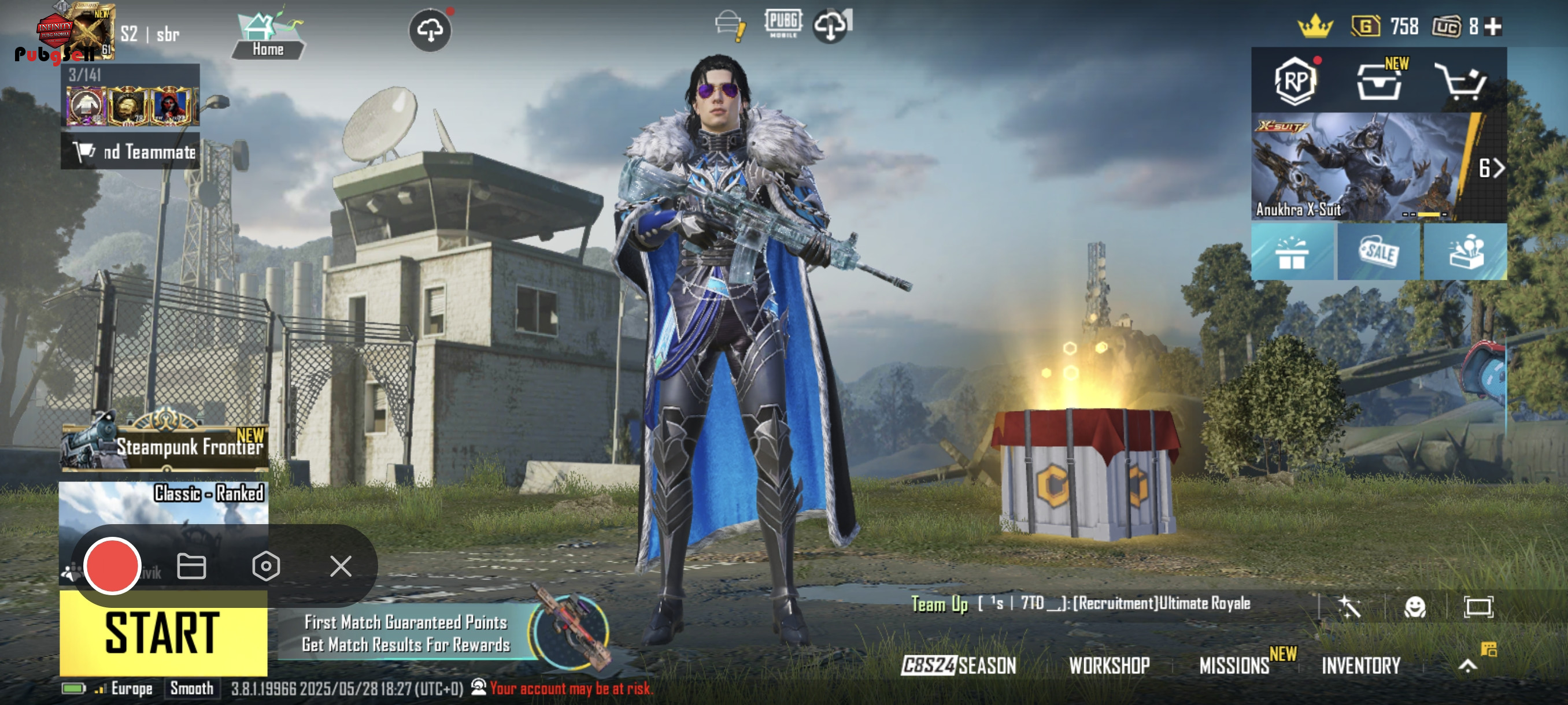Open the Inventory
The image size is (1568, 705).
(x=1361, y=666)
